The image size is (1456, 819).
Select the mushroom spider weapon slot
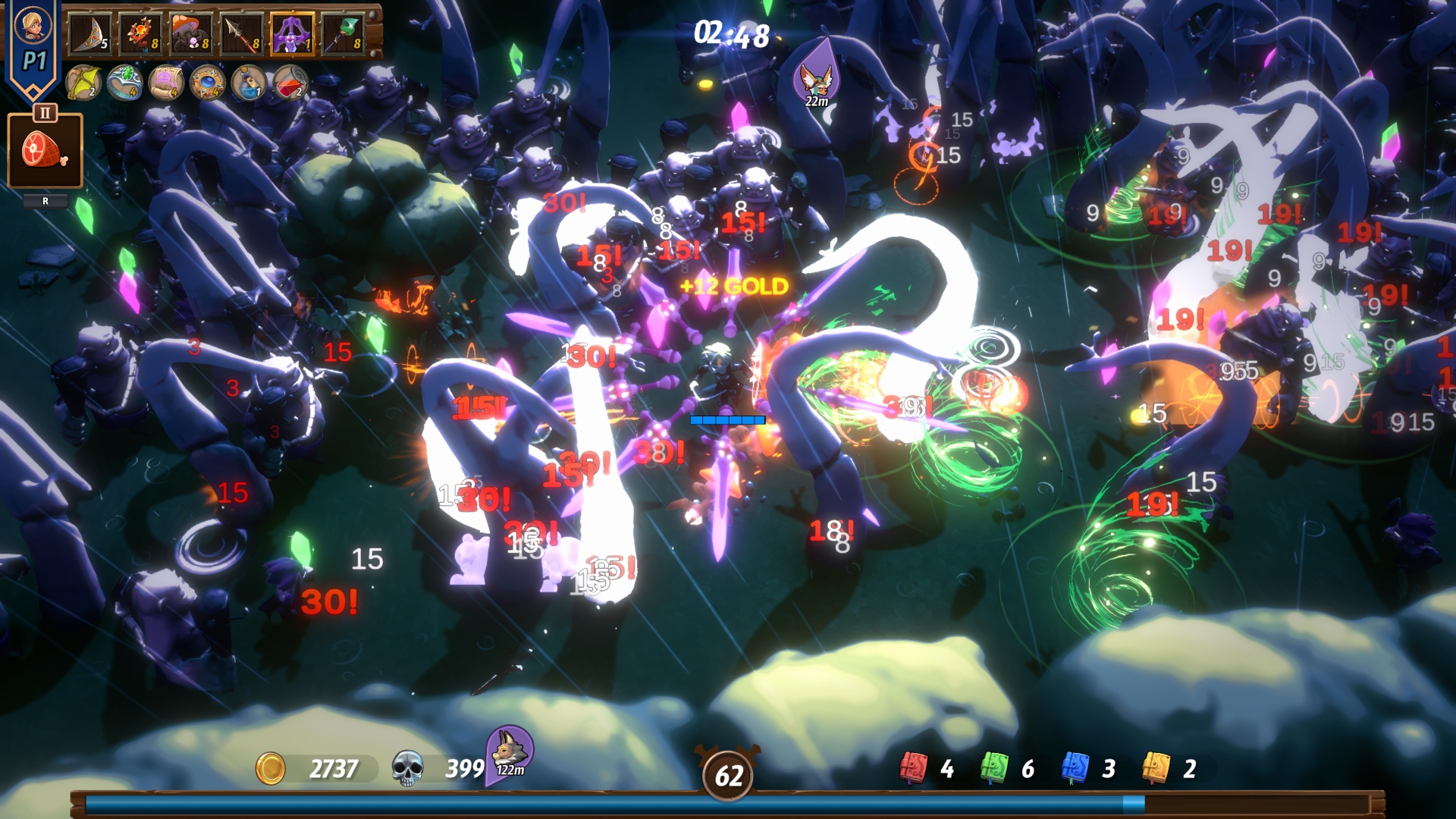pyautogui.click(x=192, y=33)
